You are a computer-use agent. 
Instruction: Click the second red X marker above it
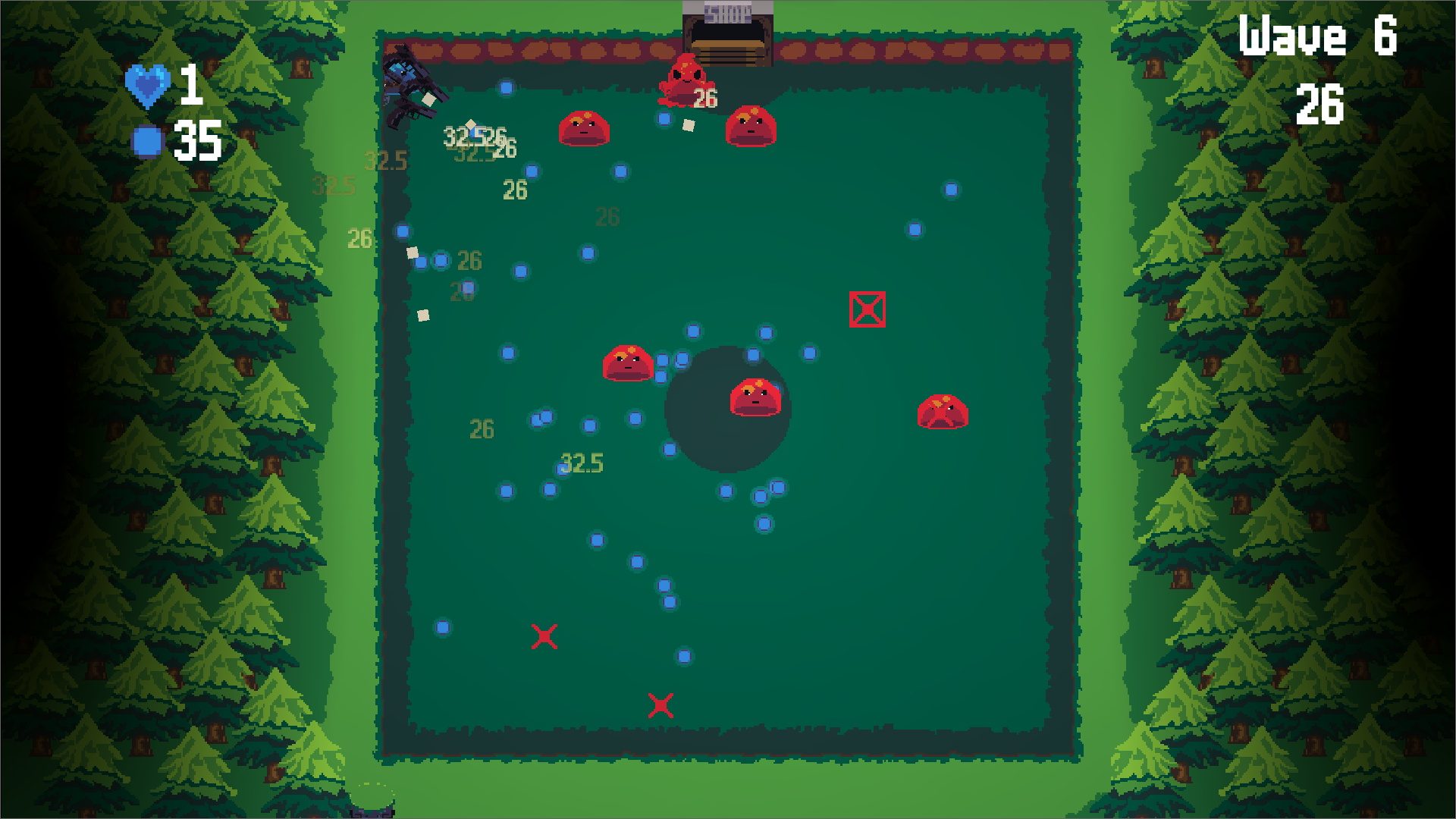546,637
